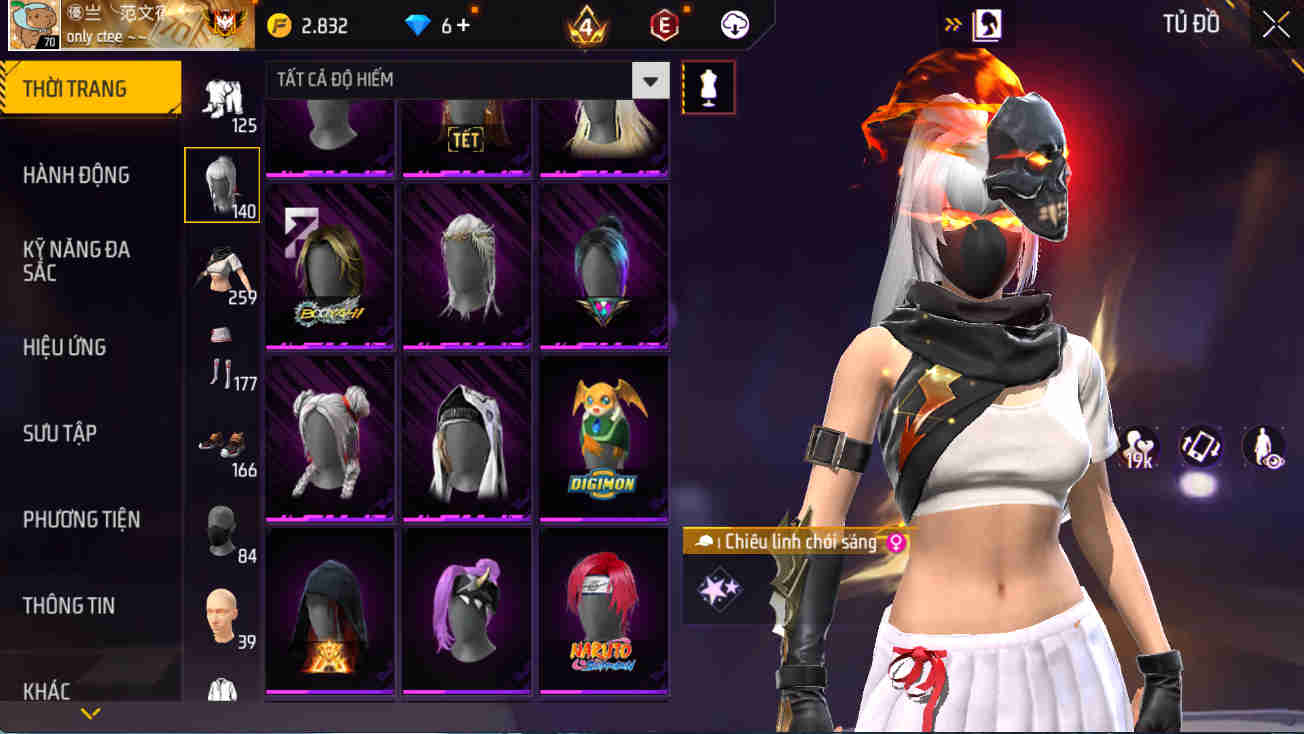Open the mannequin try-on icon above the grid

pos(708,87)
